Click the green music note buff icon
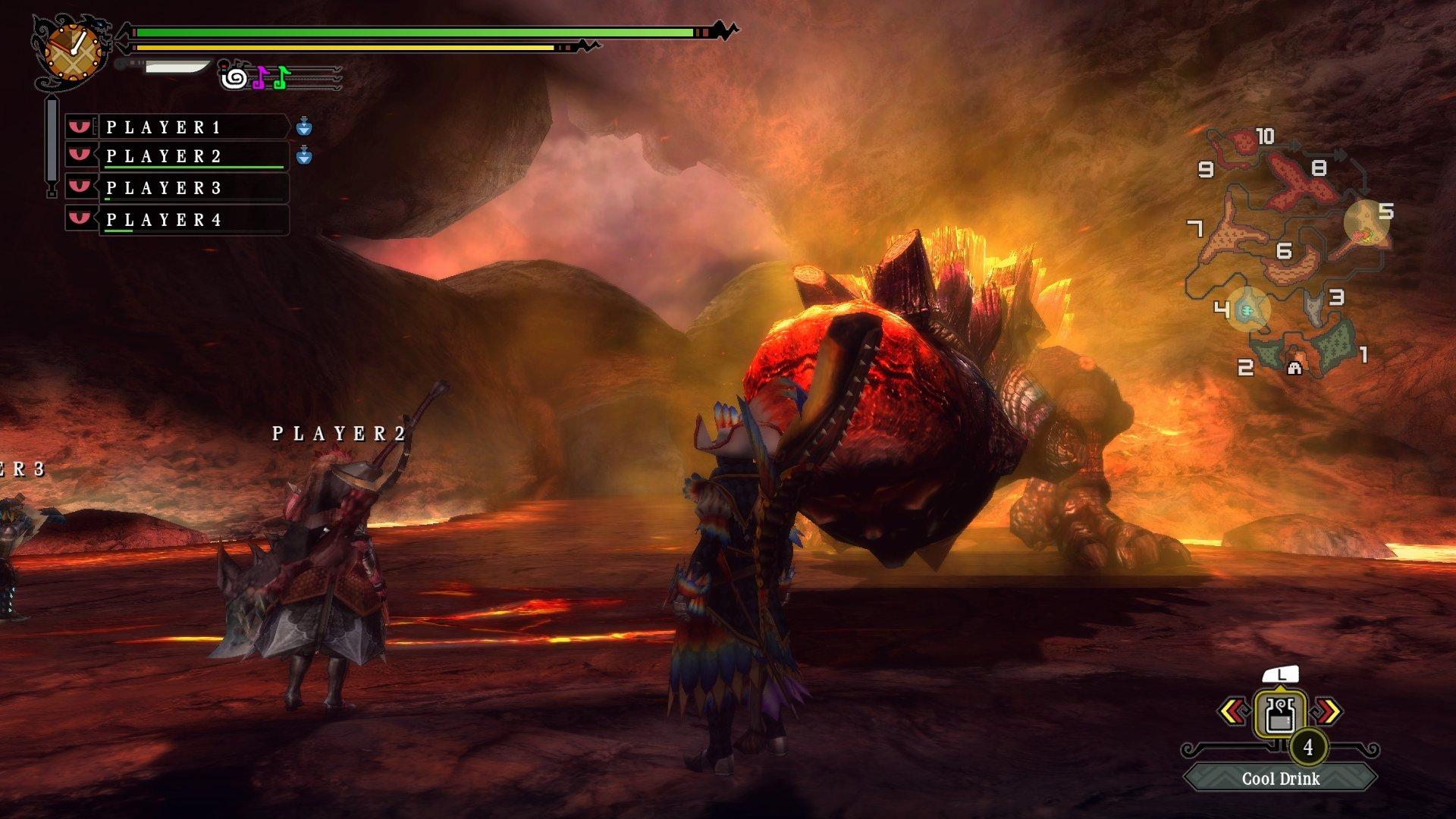Screen dimensions: 1456x819 pos(281,77)
